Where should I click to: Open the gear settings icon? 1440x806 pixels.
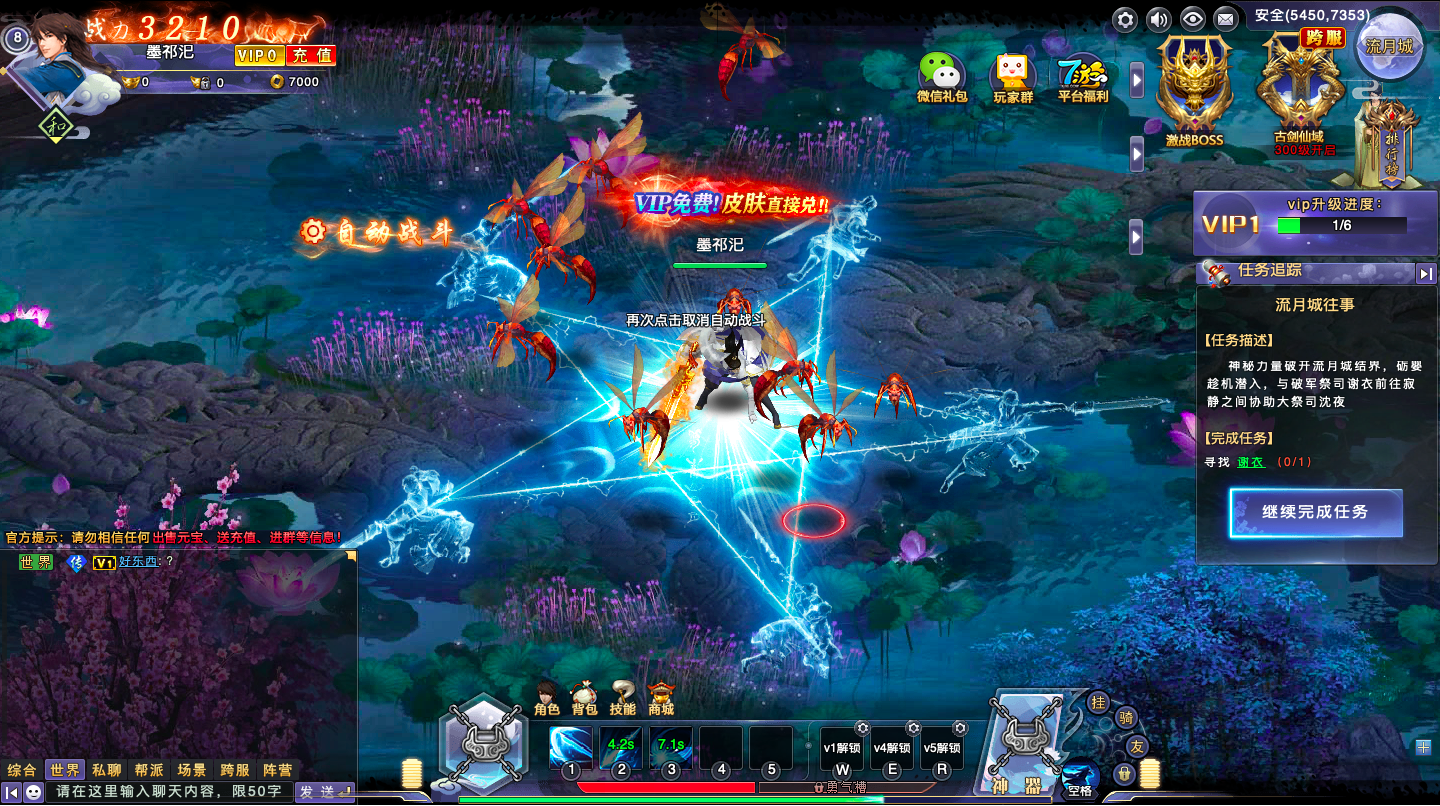[1126, 19]
